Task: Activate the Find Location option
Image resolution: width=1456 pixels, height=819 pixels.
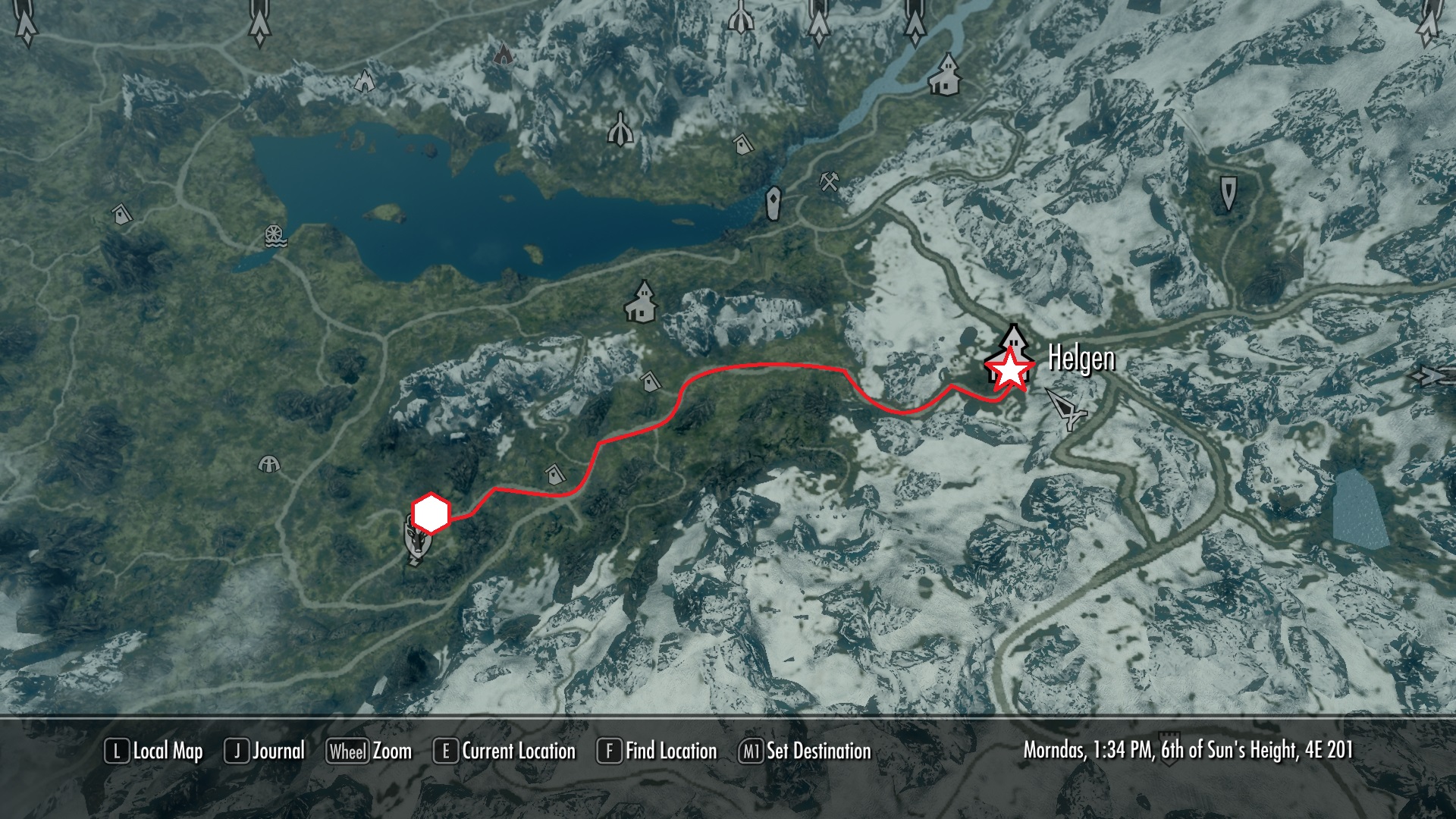Action: tap(657, 752)
